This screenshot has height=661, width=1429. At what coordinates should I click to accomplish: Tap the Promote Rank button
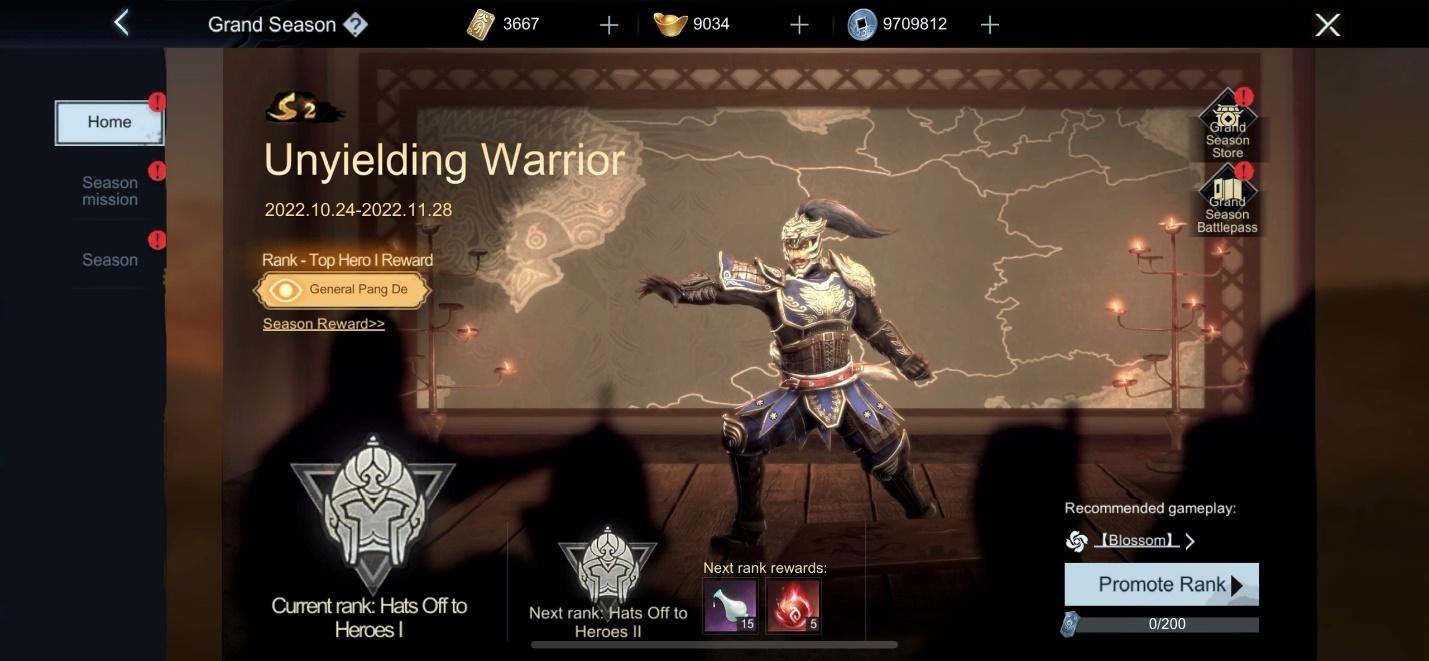(x=1161, y=585)
